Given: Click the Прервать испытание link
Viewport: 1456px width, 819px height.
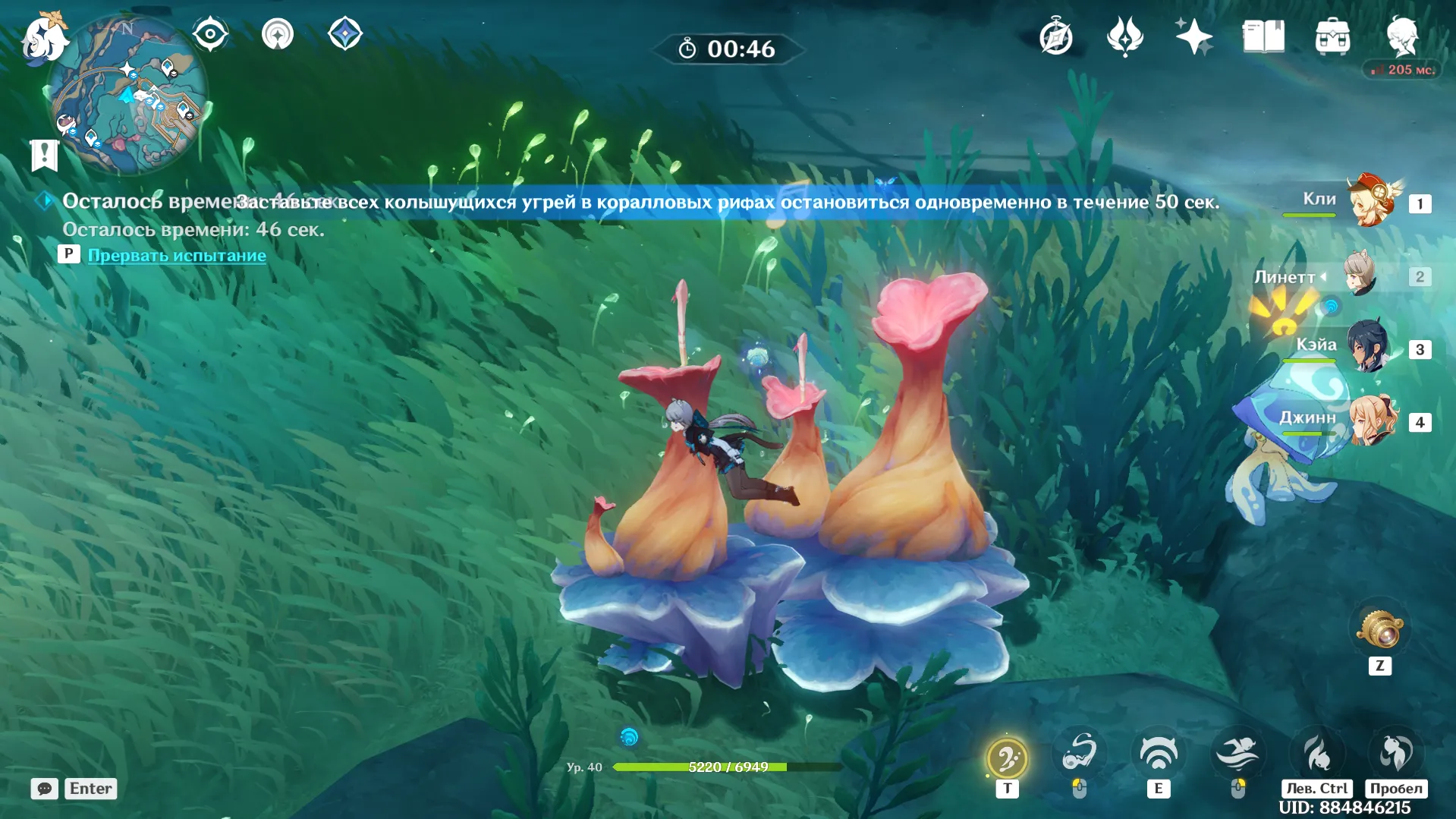Looking at the screenshot, I should click(x=177, y=256).
